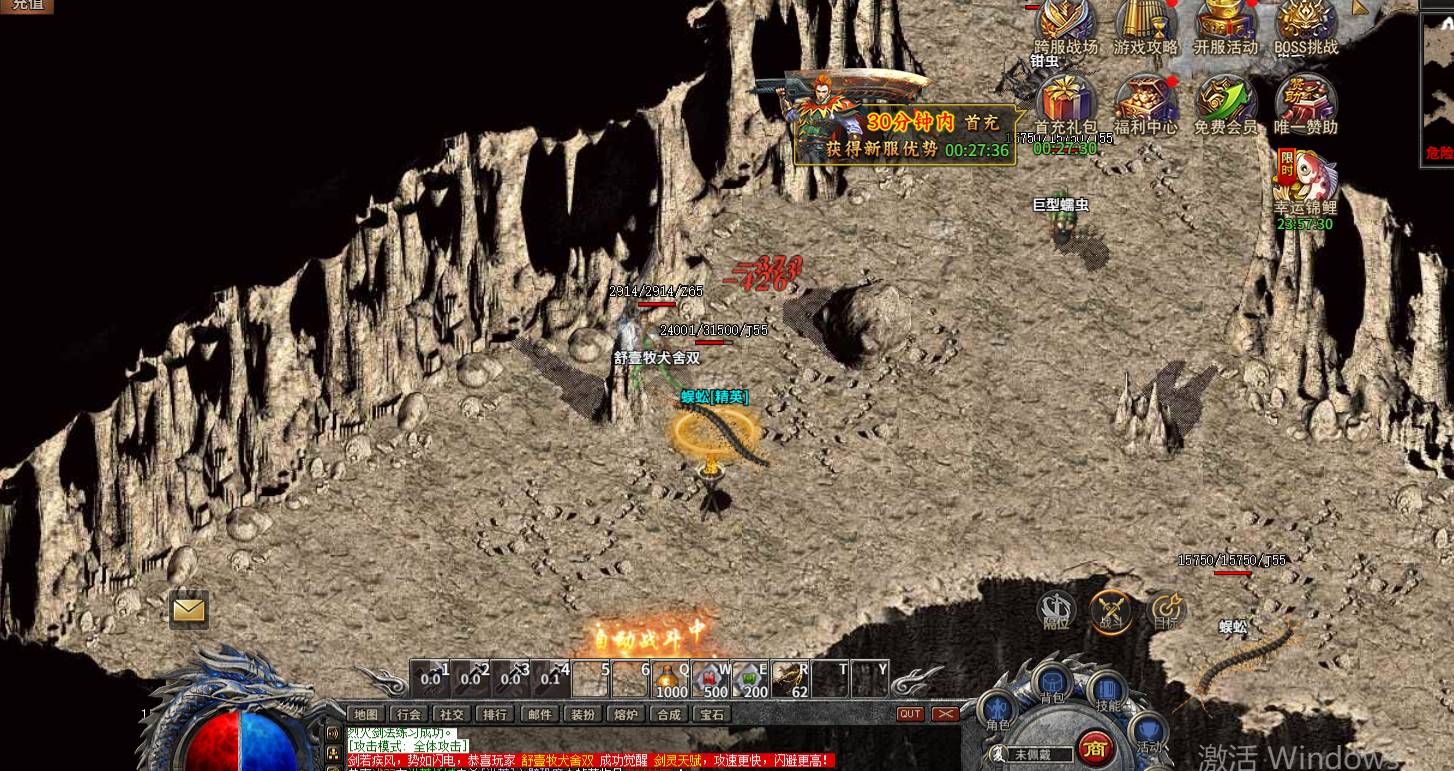Open the 唯一赞助 sponsorship icon

pos(1306,102)
